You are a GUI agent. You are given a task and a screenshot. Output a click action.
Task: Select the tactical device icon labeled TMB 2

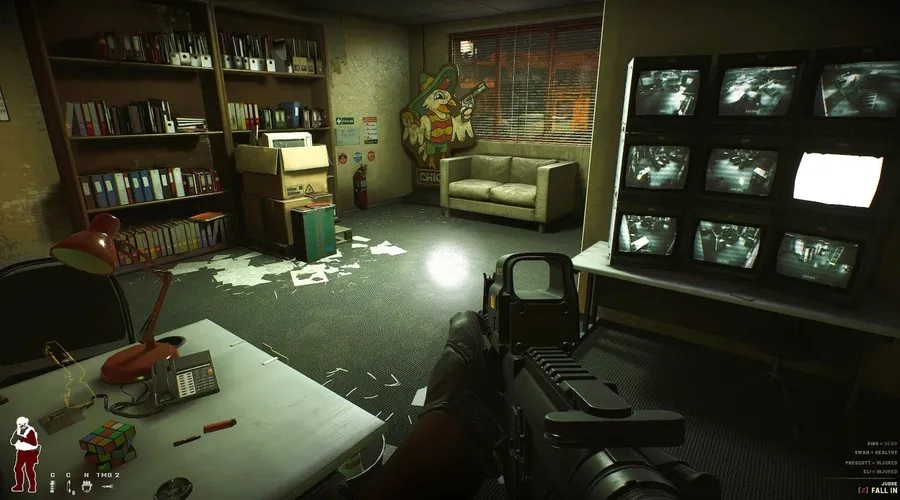click(108, 486)
